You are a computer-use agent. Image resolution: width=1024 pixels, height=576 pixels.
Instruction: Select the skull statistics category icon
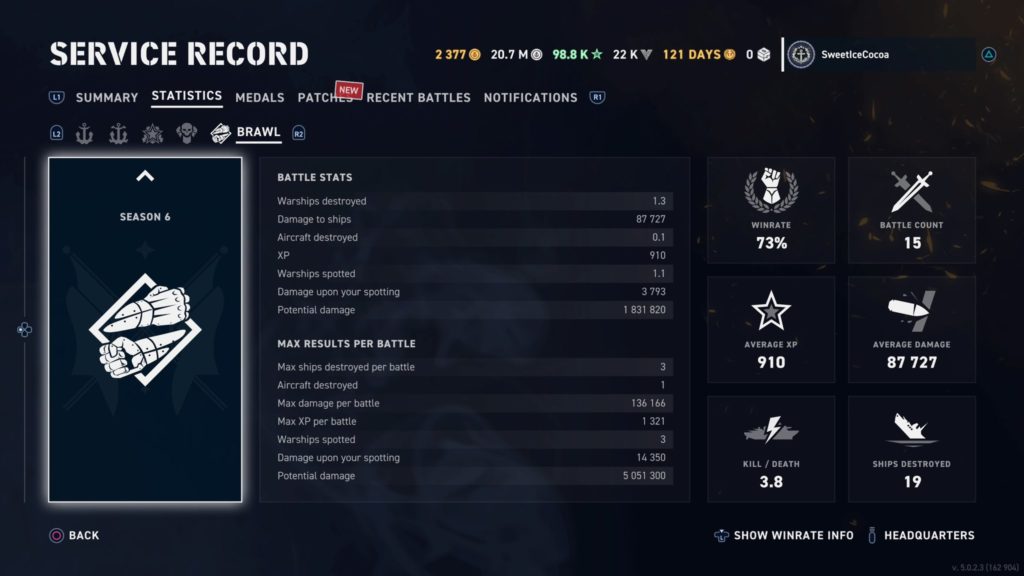pos(187,133)
